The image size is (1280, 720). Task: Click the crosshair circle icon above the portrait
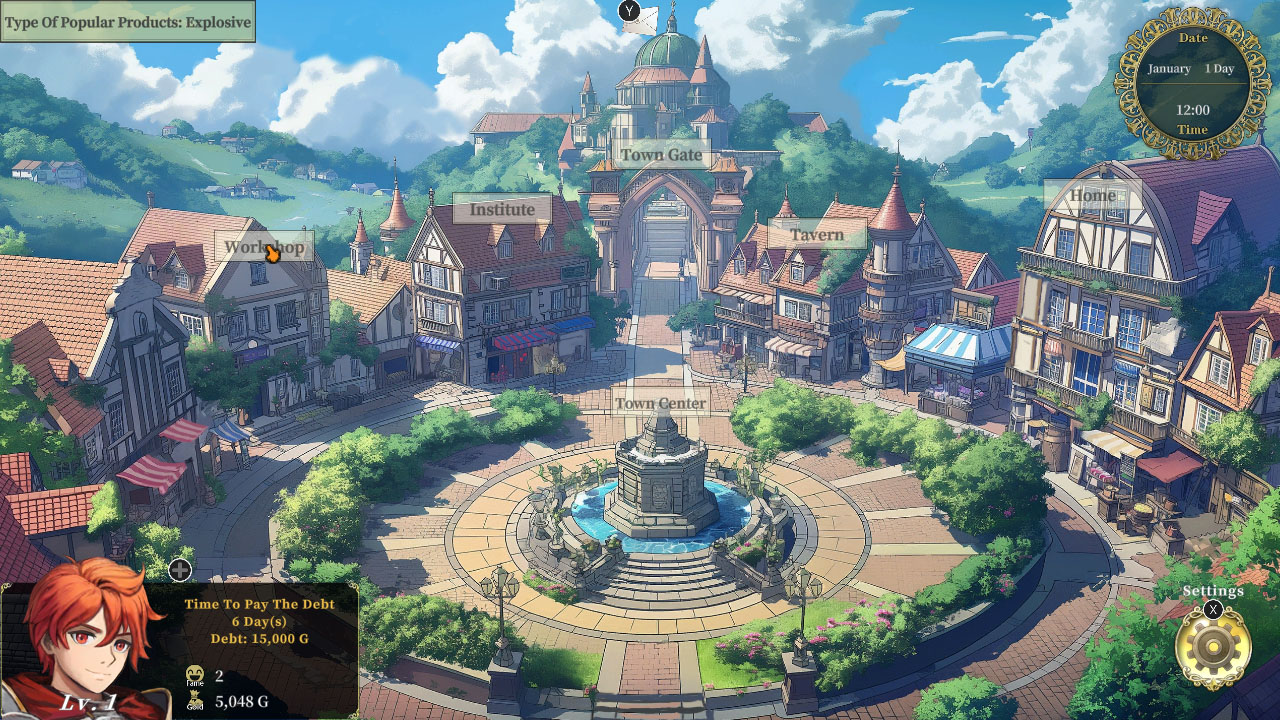point(179,572)
